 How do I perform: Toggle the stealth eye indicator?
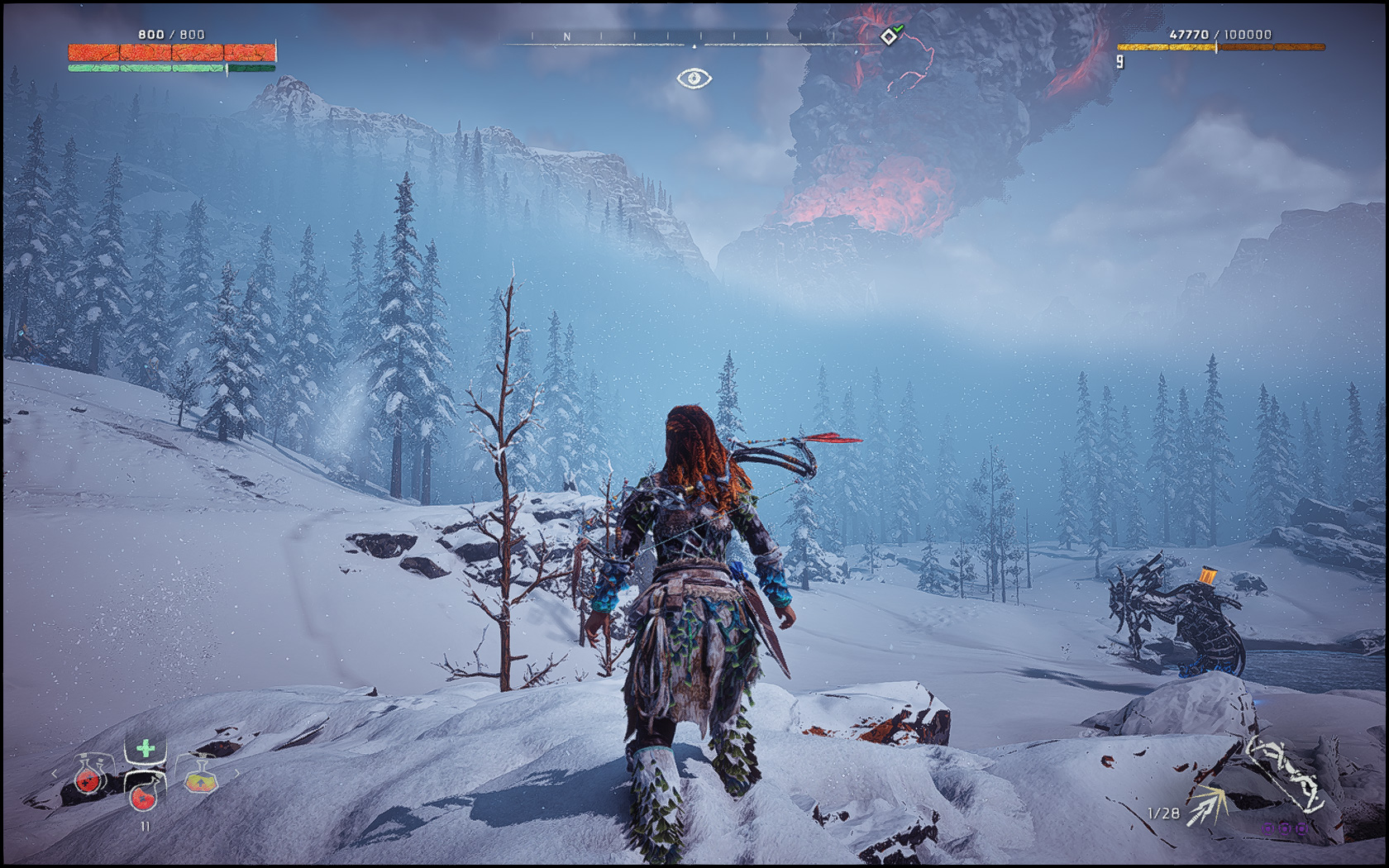coord(694,79)
